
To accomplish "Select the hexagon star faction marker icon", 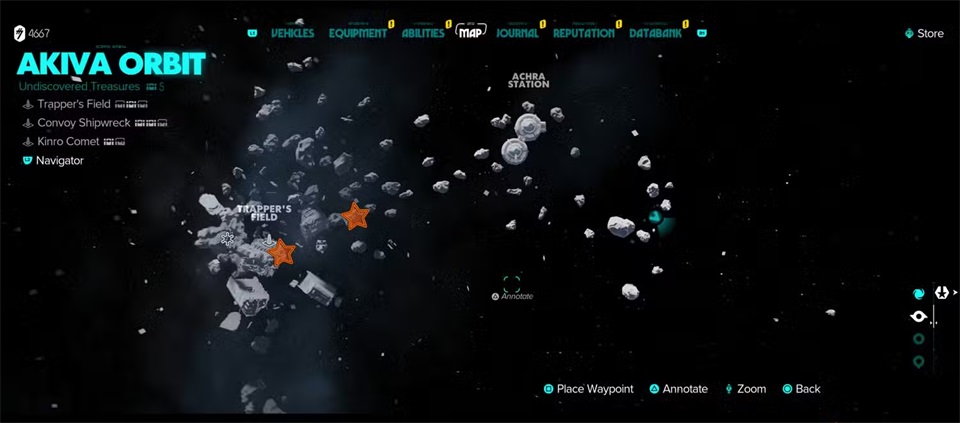I will (x=941, y=293).
